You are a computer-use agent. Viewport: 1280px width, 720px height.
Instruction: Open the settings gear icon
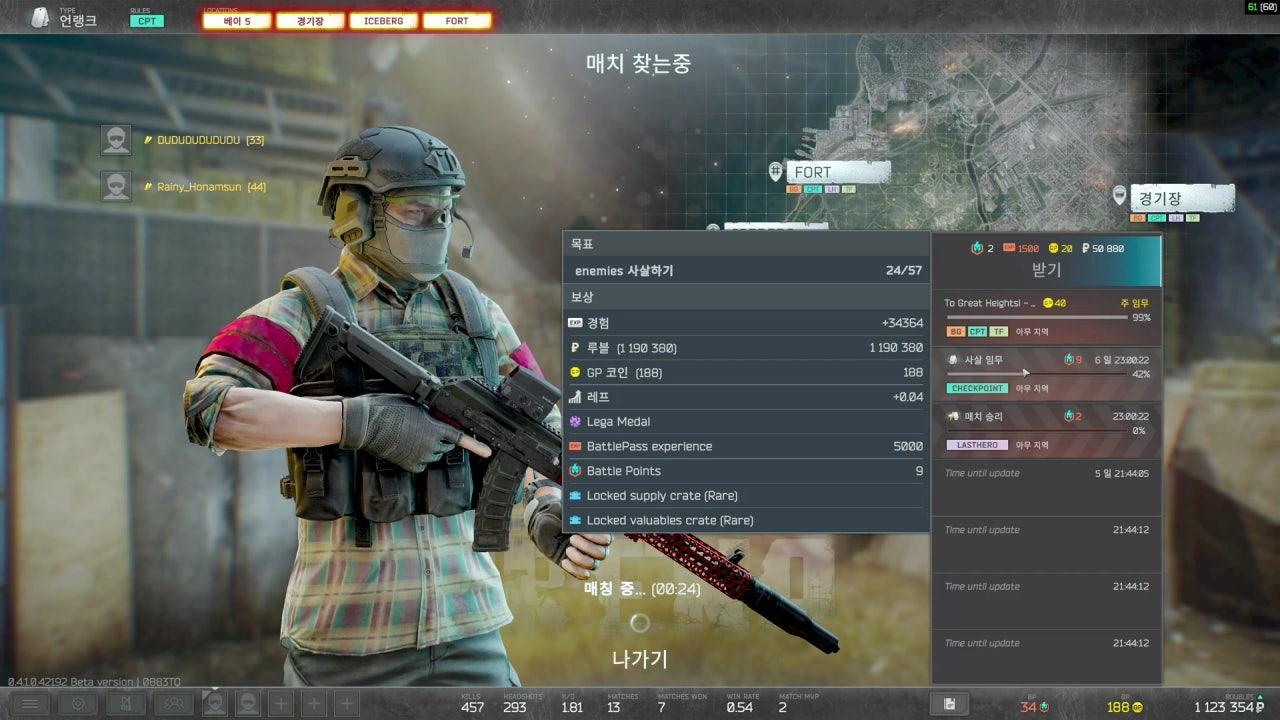pos(79,704)
